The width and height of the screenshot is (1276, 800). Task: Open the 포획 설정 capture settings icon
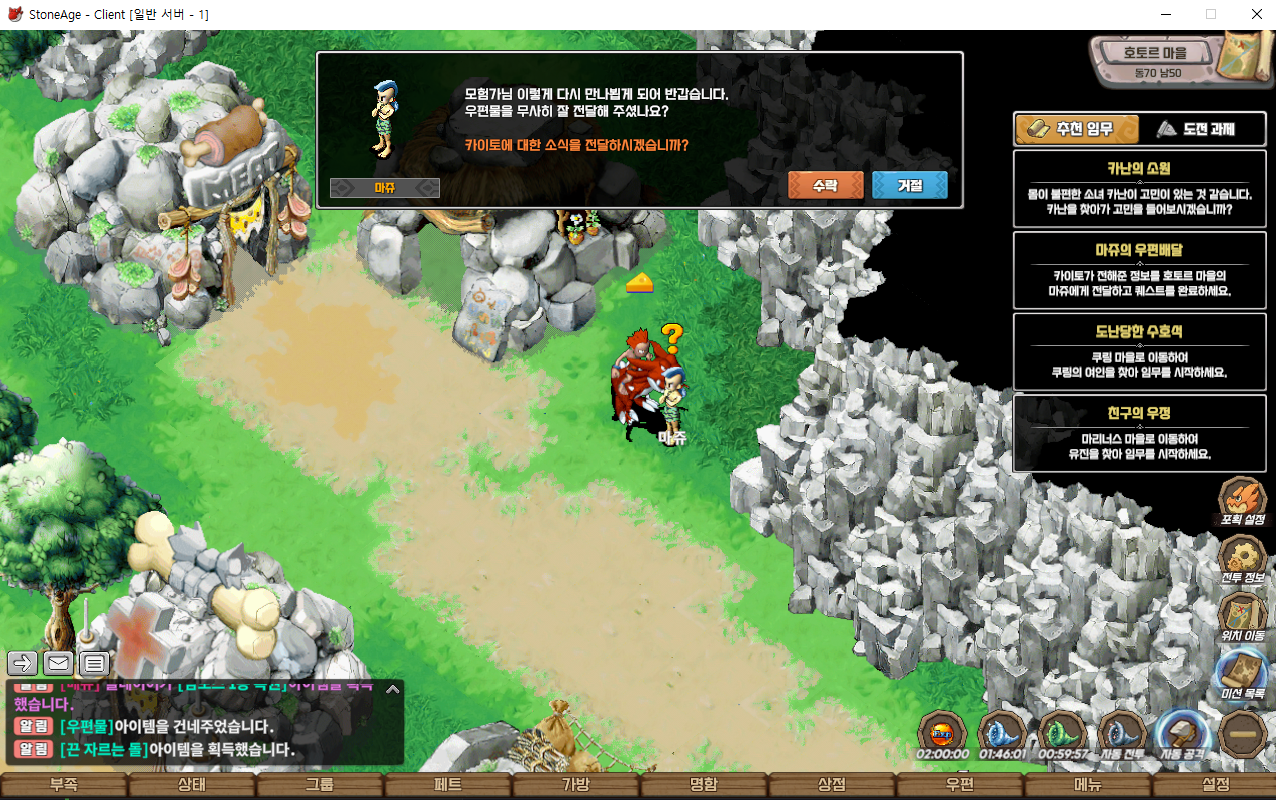coord(1242,500)
